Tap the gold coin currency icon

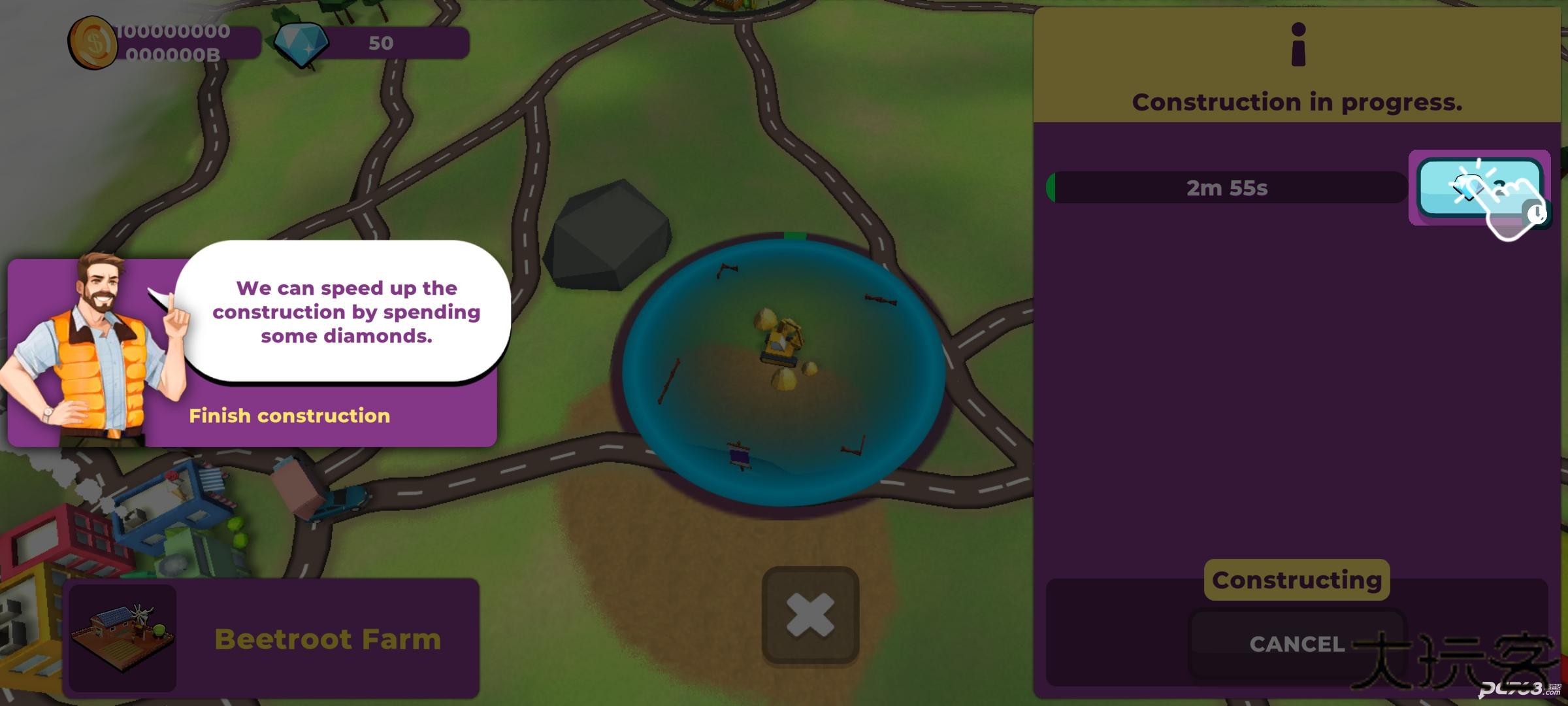click(93, 43)
